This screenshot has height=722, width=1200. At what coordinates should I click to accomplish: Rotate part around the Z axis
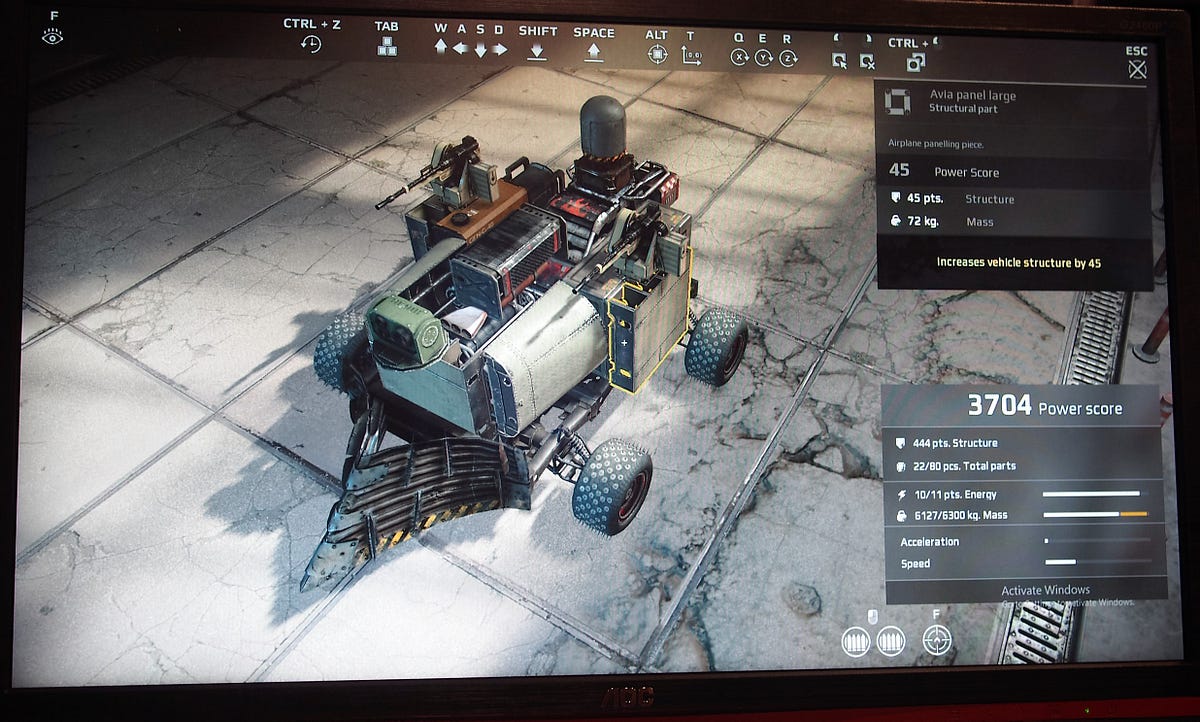point(788,59)
